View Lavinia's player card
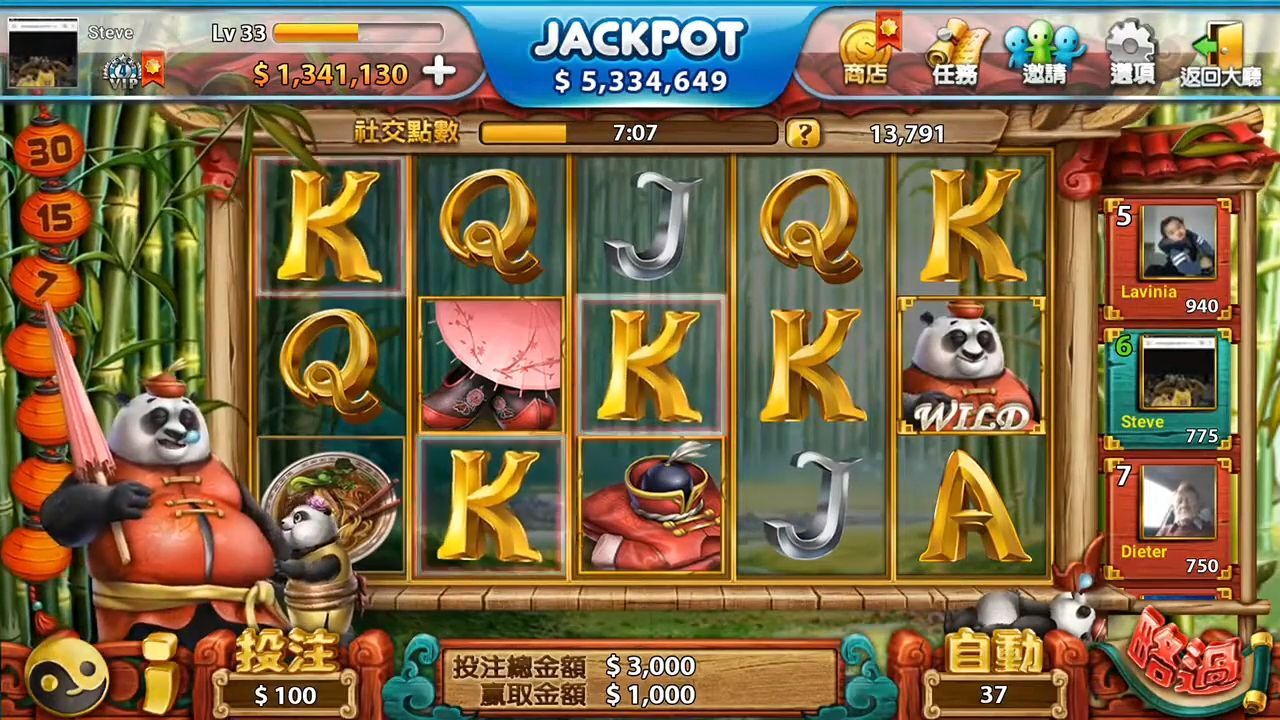The width and height of the screenshot is (1280, 720). pos(1170,257)
